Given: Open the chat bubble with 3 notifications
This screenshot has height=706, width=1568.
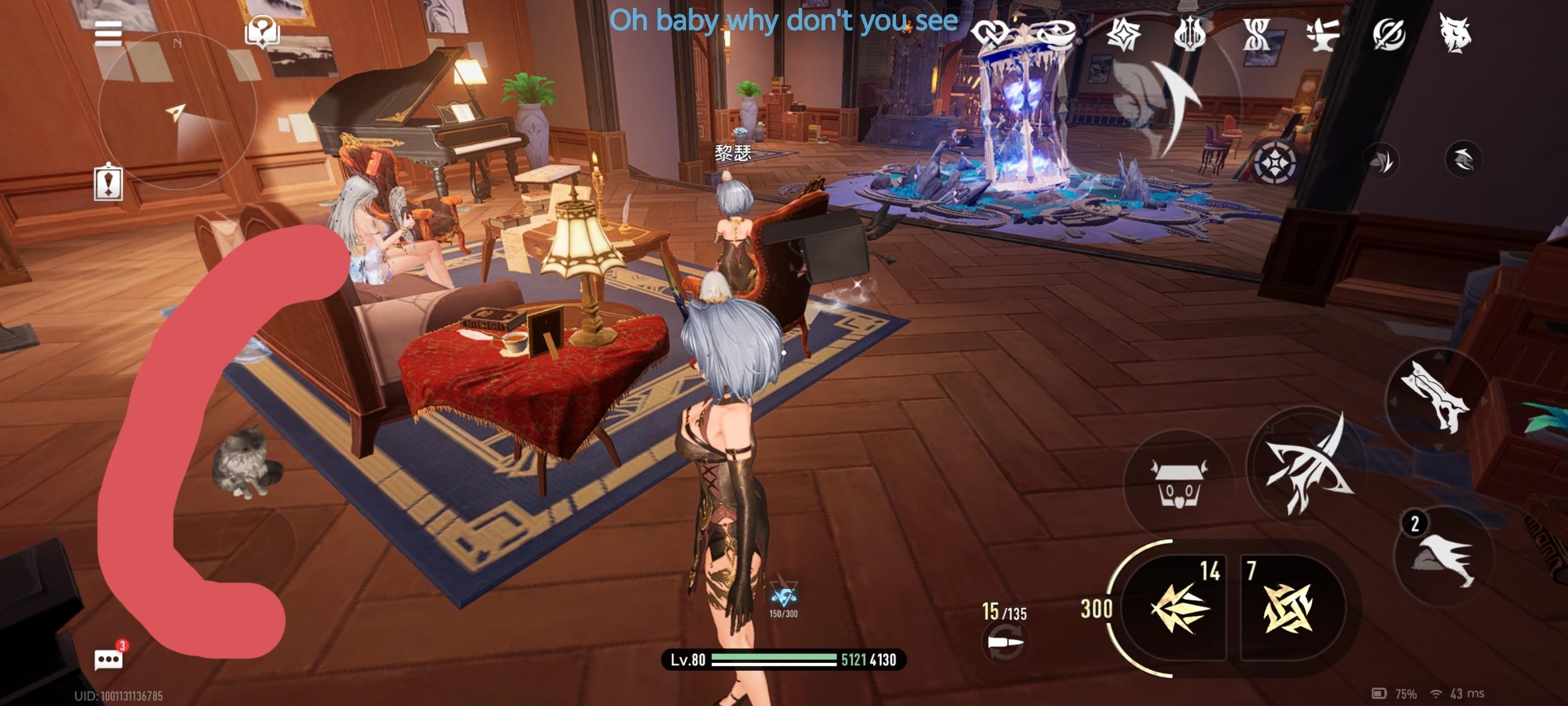Looking at the screenshot, I should (x=109, y=659).
